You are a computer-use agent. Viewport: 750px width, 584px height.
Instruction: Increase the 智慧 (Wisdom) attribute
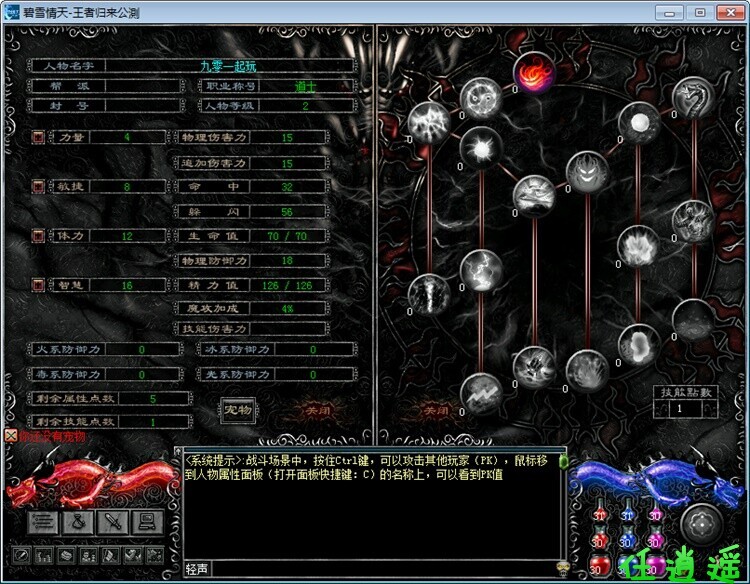click(x=38, y=285)
